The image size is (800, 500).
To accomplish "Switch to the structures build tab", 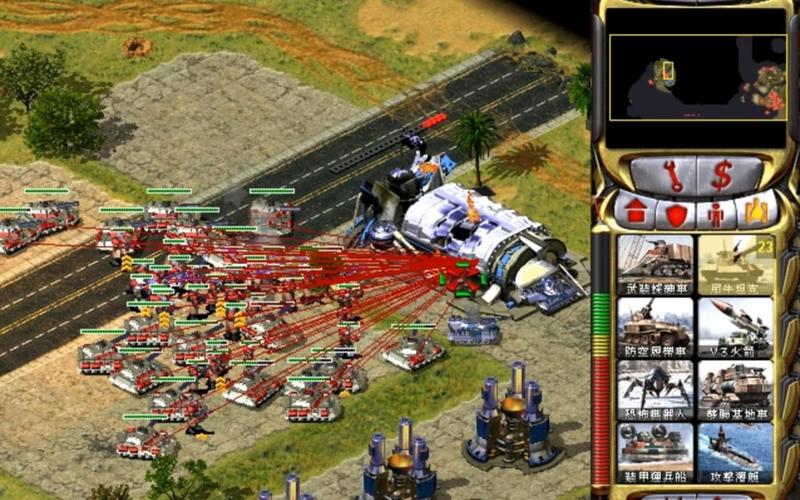I will click(x=635, y=212).
